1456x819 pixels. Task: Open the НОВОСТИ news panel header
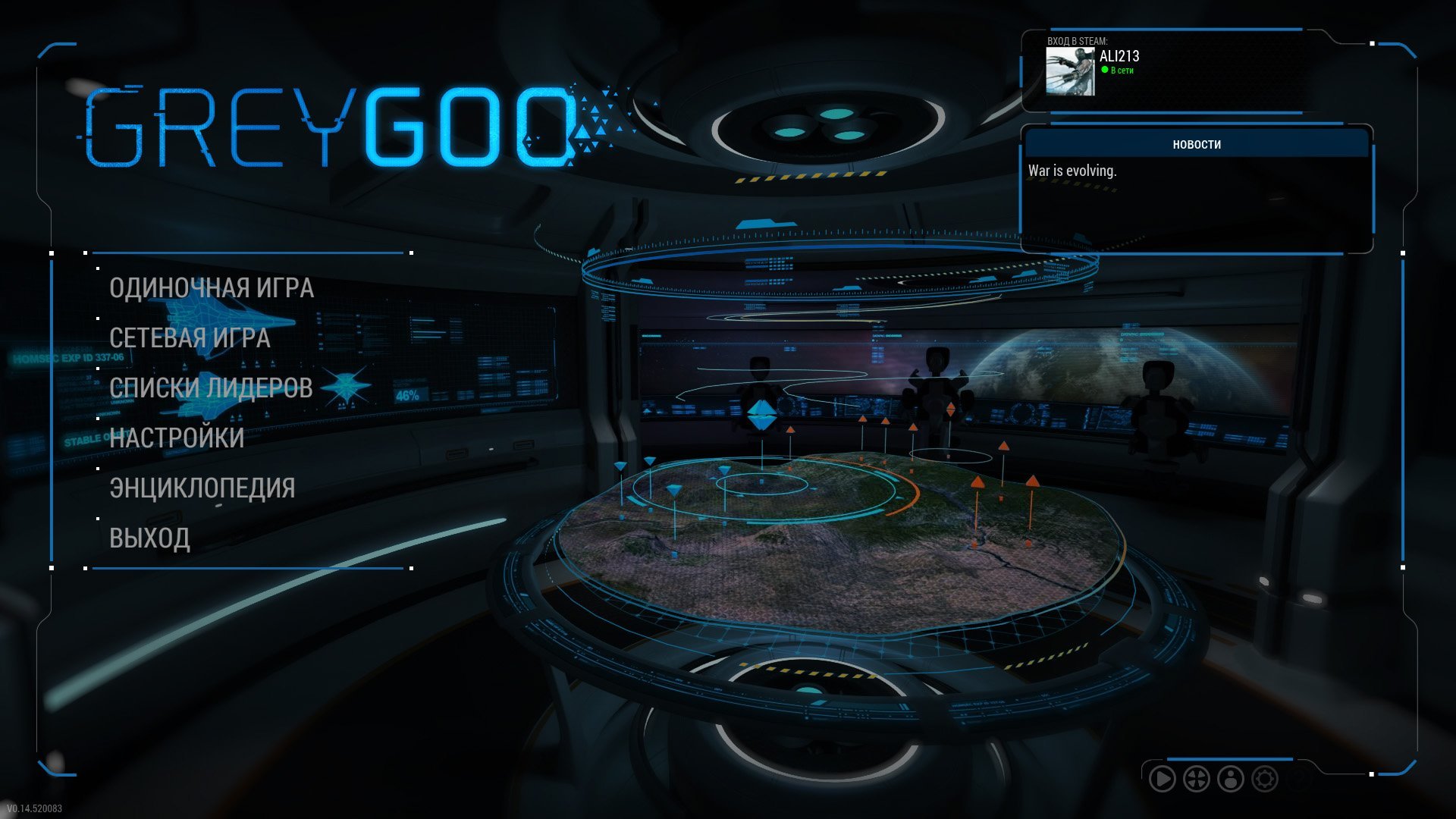[x=1196, y=144]
